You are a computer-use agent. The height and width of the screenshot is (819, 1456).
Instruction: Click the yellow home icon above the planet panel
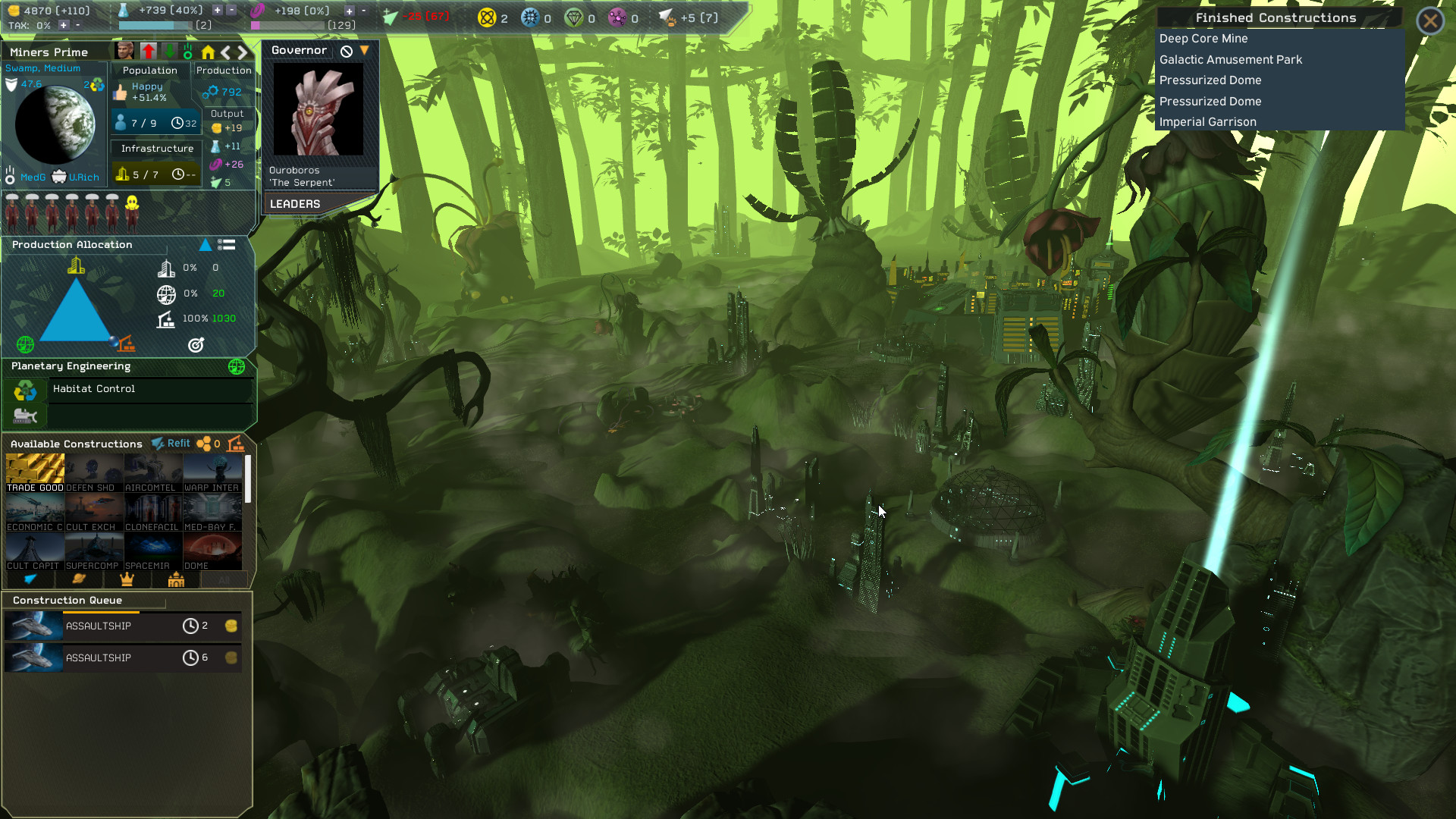[x=207, y=52]
